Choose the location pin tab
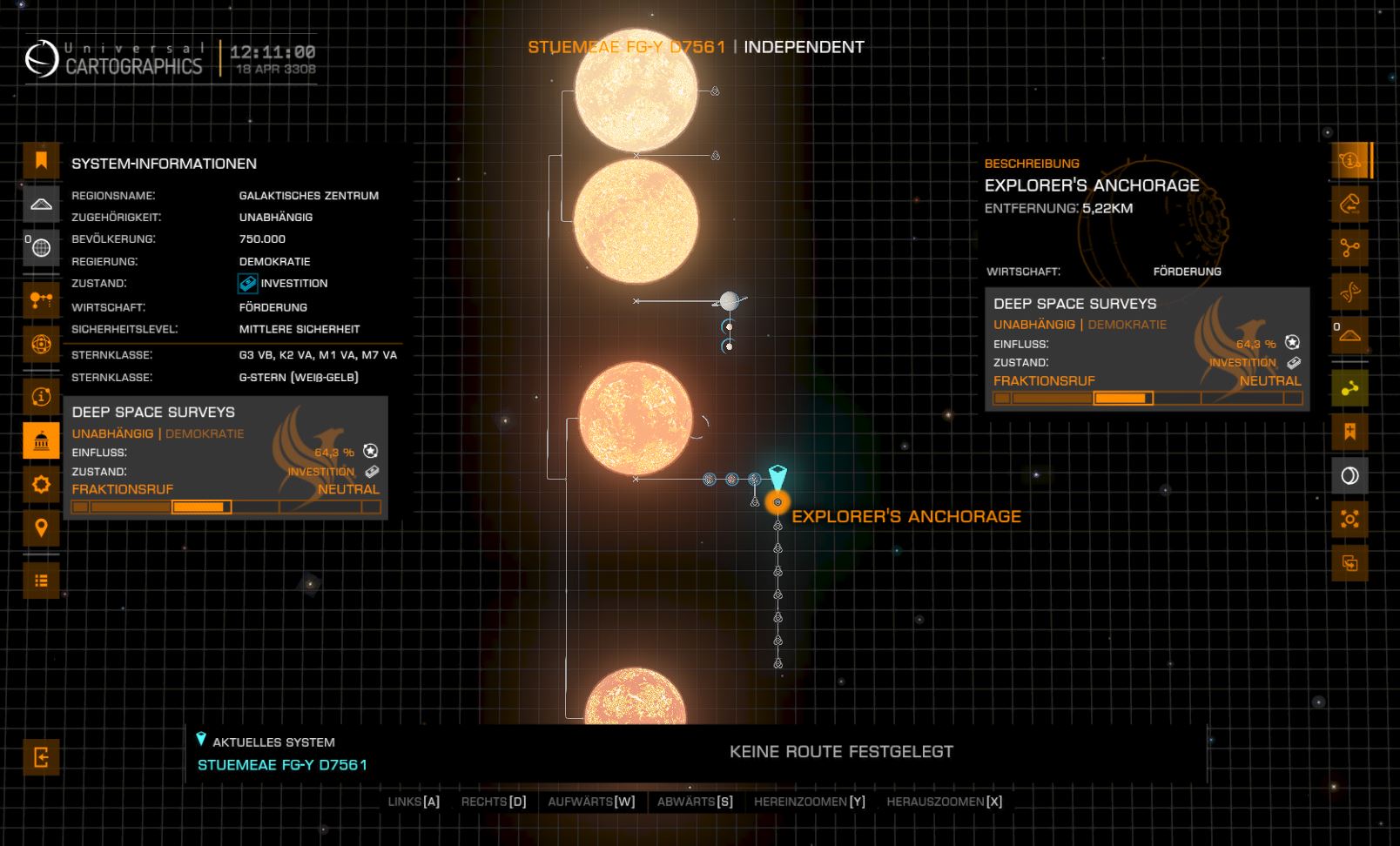Image resolution: width=1400 pixels, height=846 pixels. 41,527
